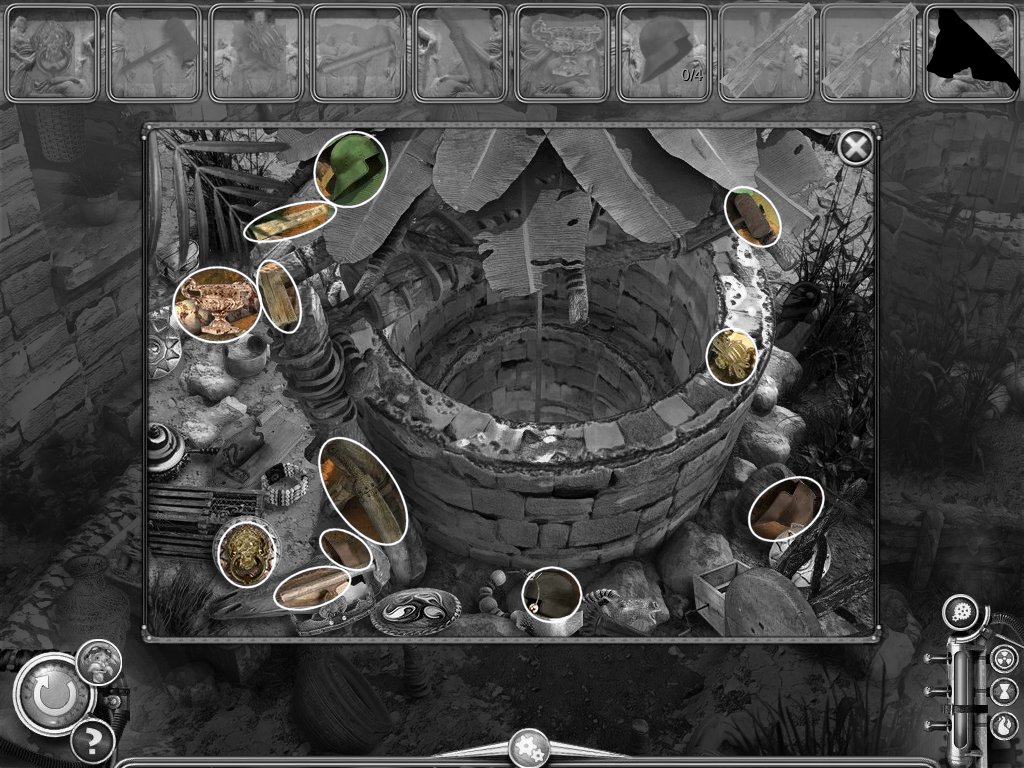Choose the circled ornate golden bowl

[217, 304]
